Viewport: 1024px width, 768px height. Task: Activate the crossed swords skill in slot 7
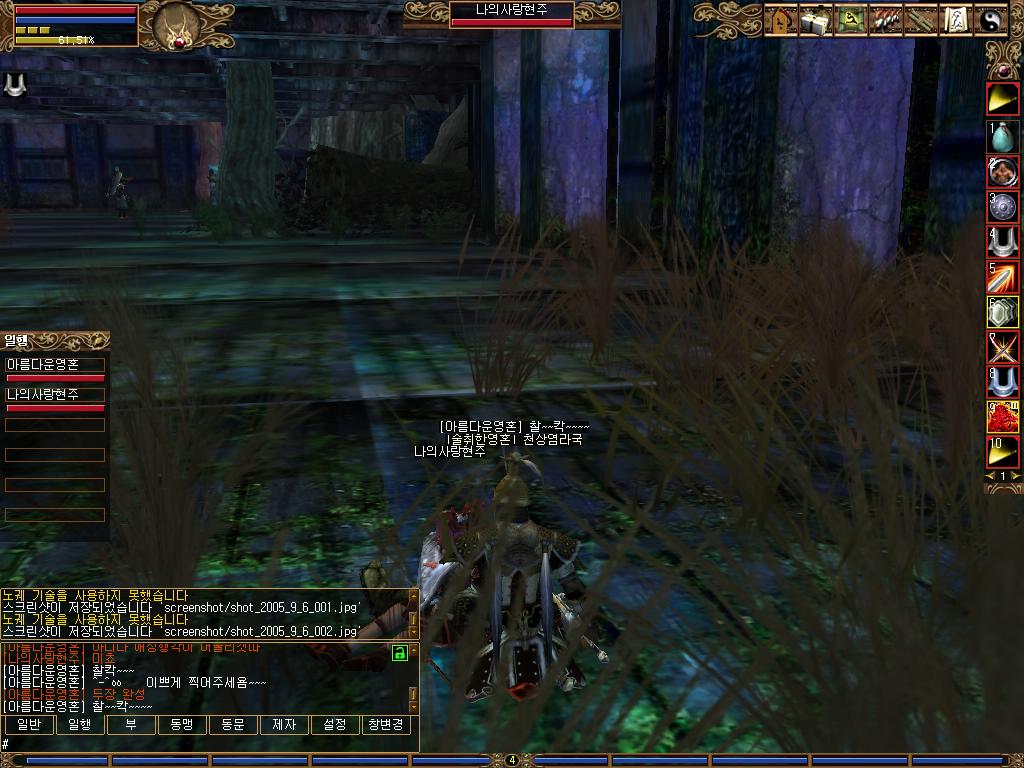(1003, 347)
